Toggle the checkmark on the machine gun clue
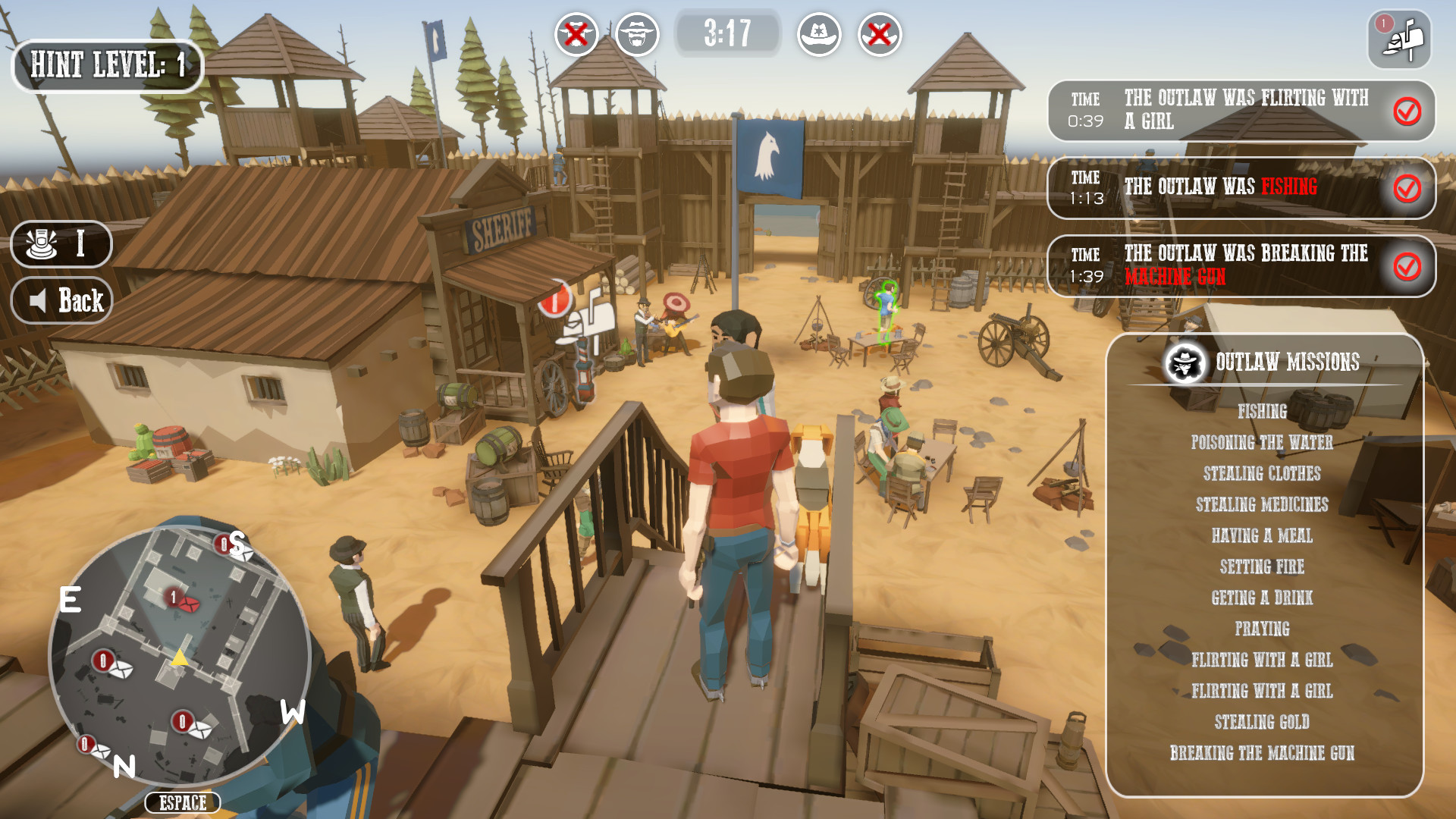The image size is (1456, 819). (x=1407, y=267)
